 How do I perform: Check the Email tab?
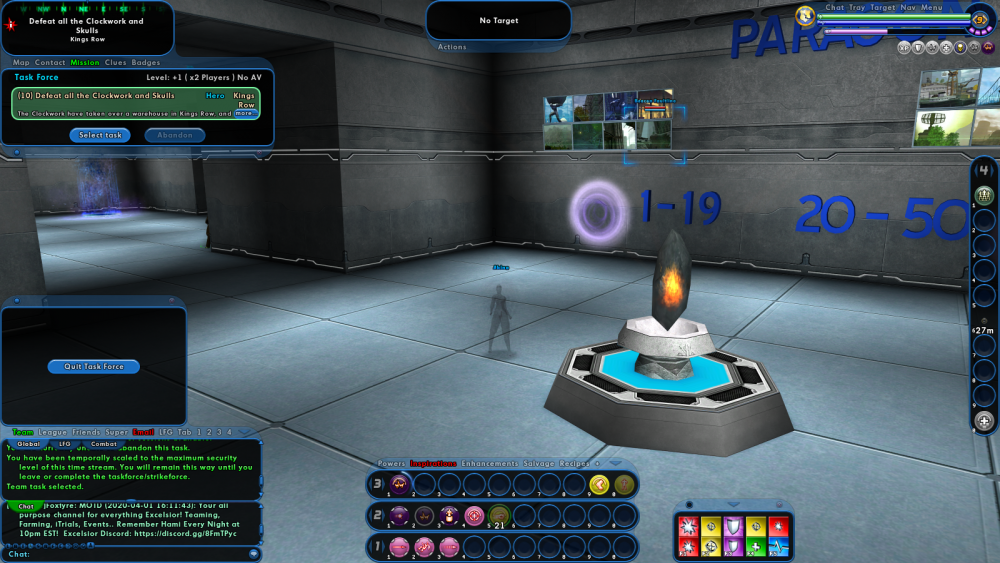[143, 432]
